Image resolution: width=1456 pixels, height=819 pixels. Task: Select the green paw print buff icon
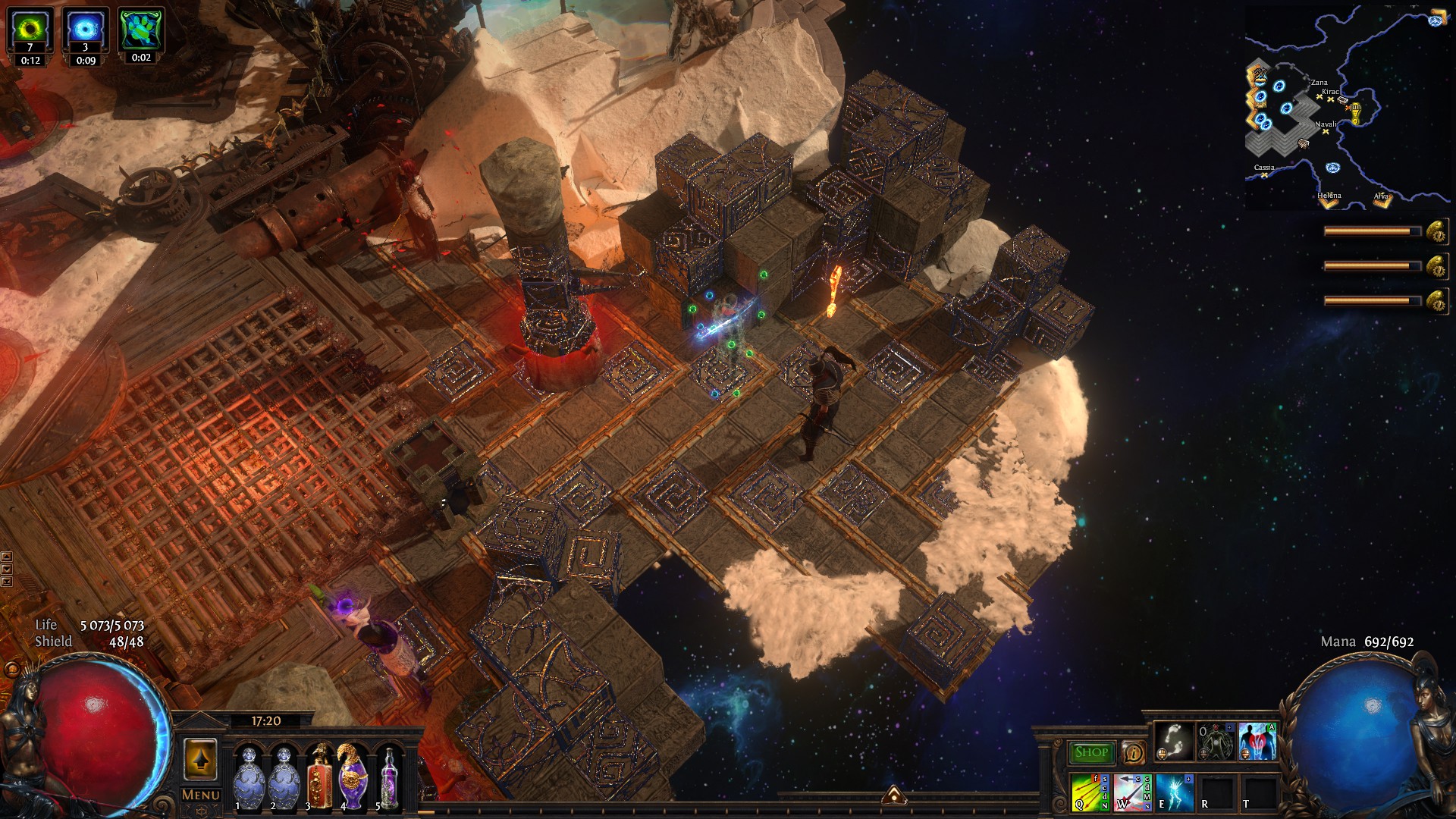pyautogui.click(x=141, y=30)
